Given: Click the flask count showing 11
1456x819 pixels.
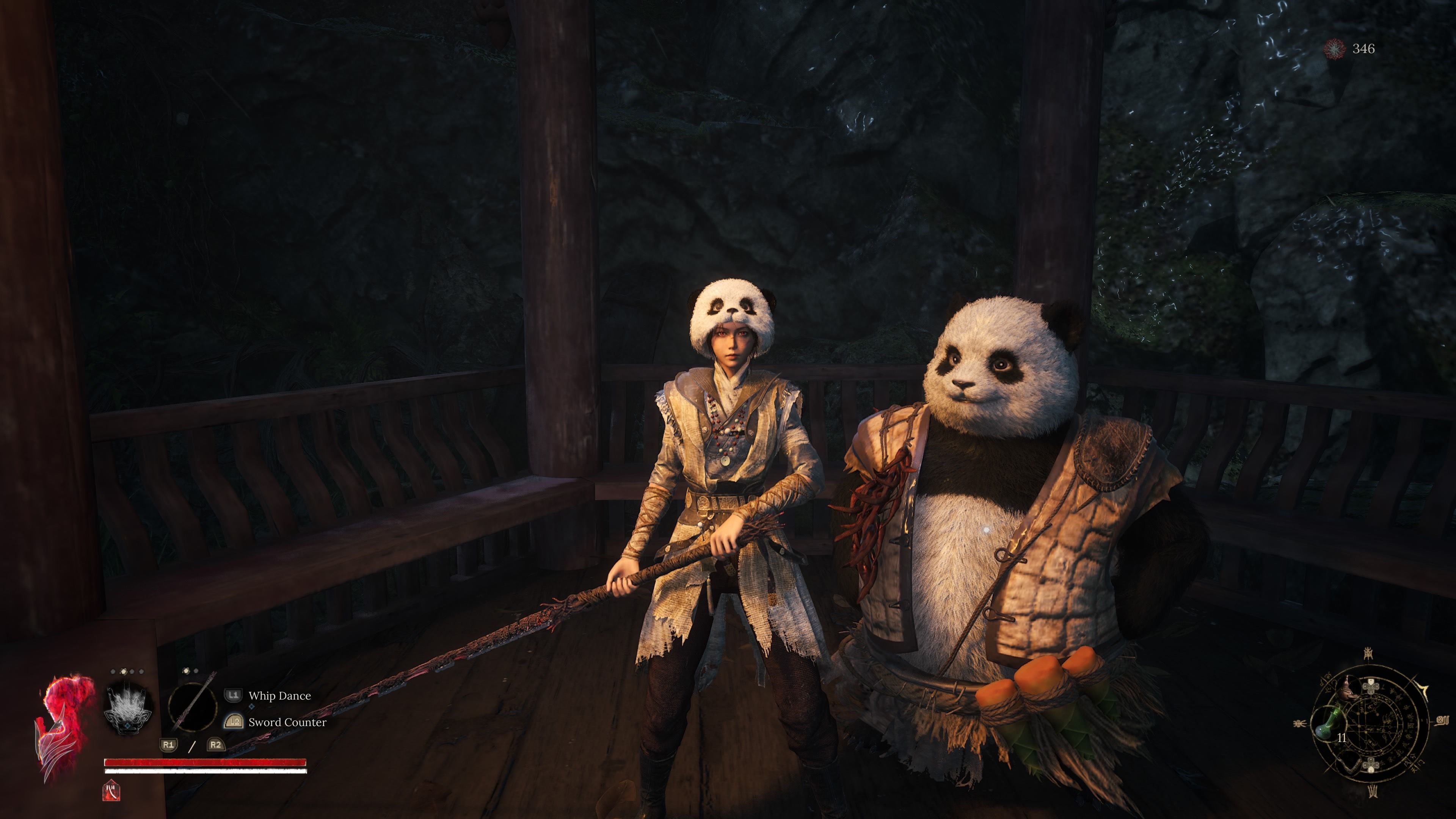Looking at the screenshot, I should click(x=1342, y=738).
